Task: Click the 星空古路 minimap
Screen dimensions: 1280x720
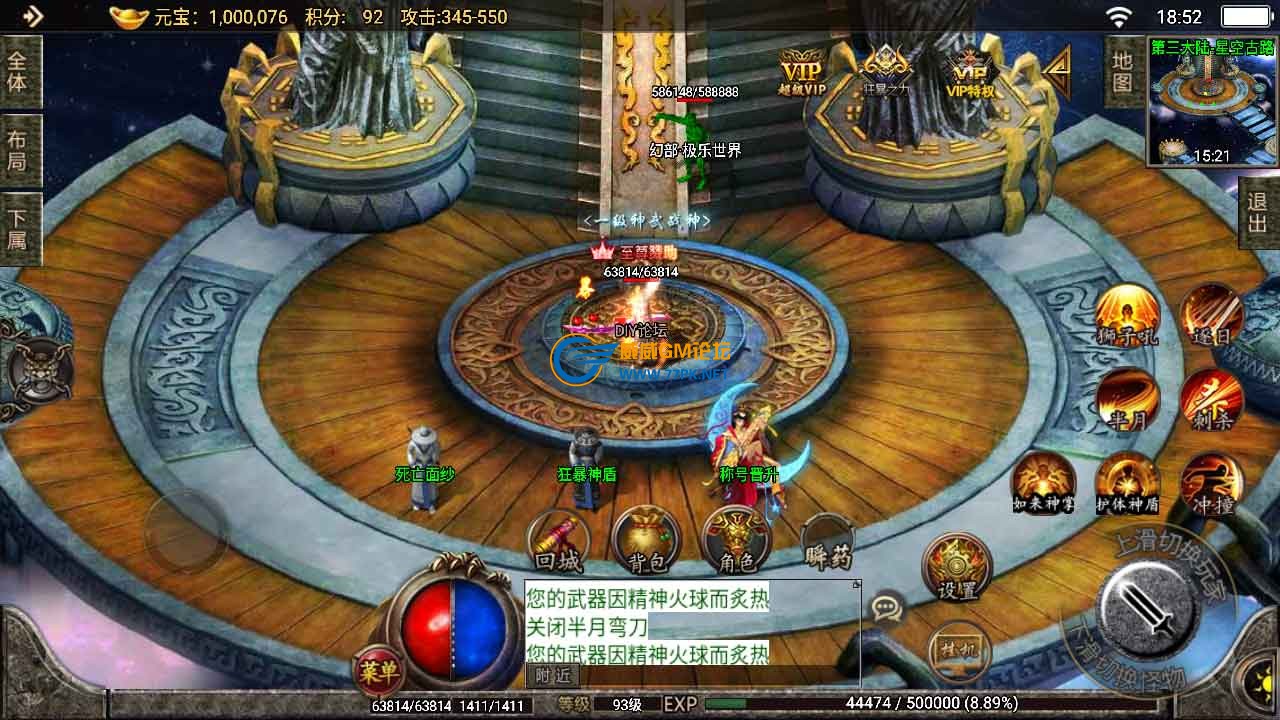Action: (x=1212, y=101)
